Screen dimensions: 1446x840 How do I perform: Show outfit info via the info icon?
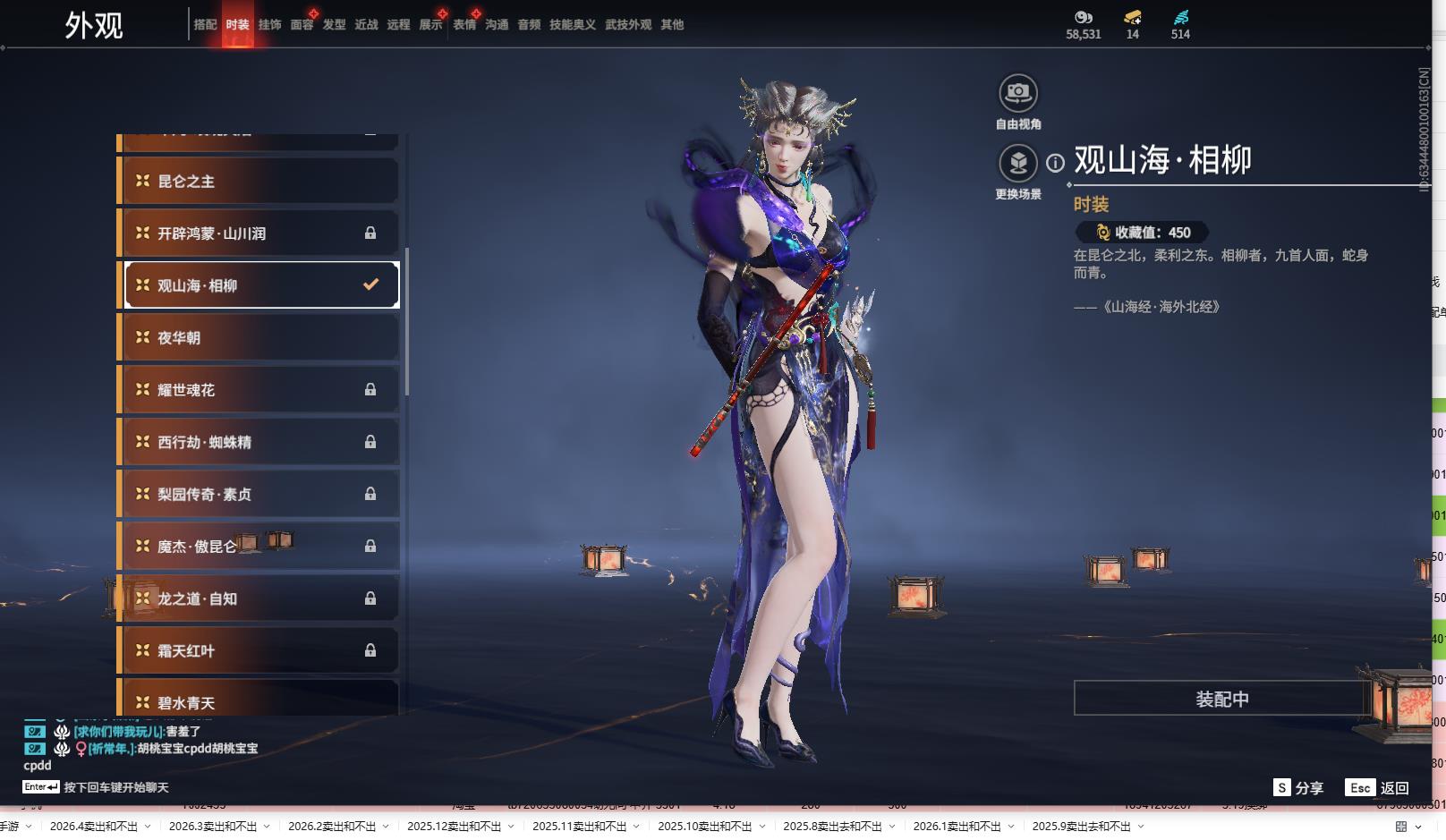(1055, 163)
